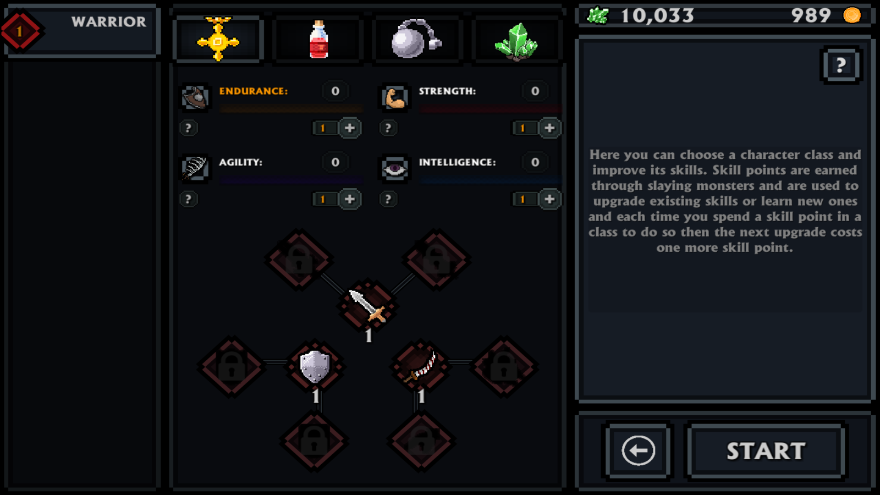Increase Endurance with its plus button

pos(350,128)
